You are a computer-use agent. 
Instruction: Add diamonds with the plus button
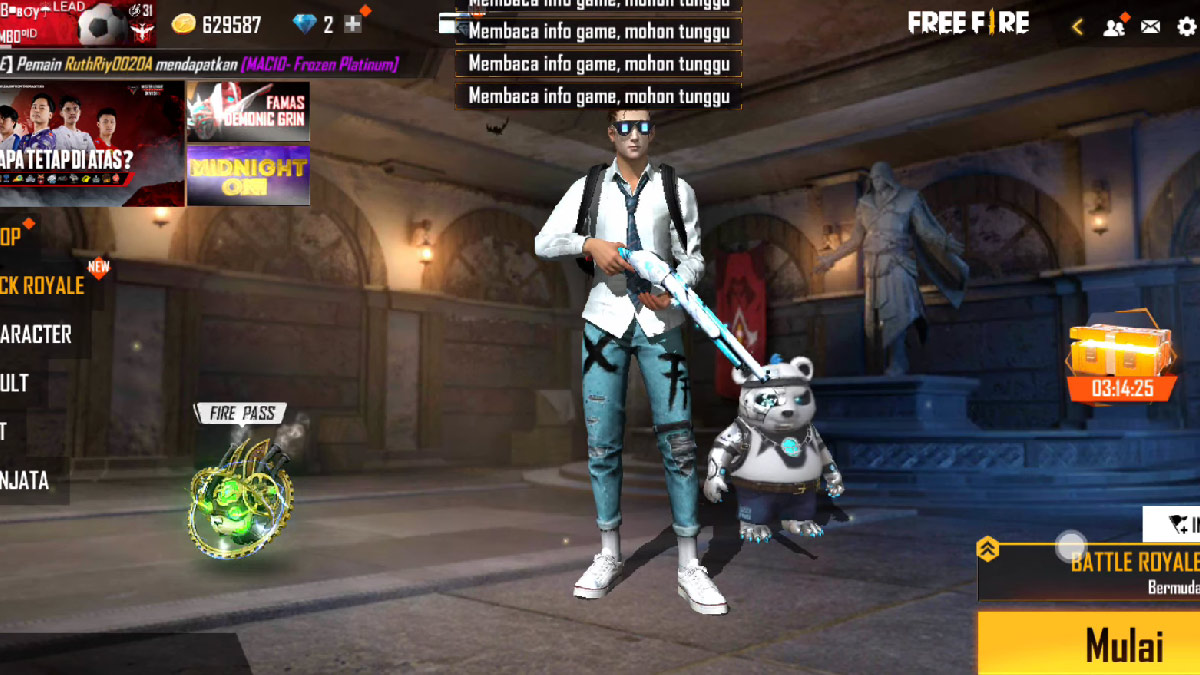click(353, 24)
